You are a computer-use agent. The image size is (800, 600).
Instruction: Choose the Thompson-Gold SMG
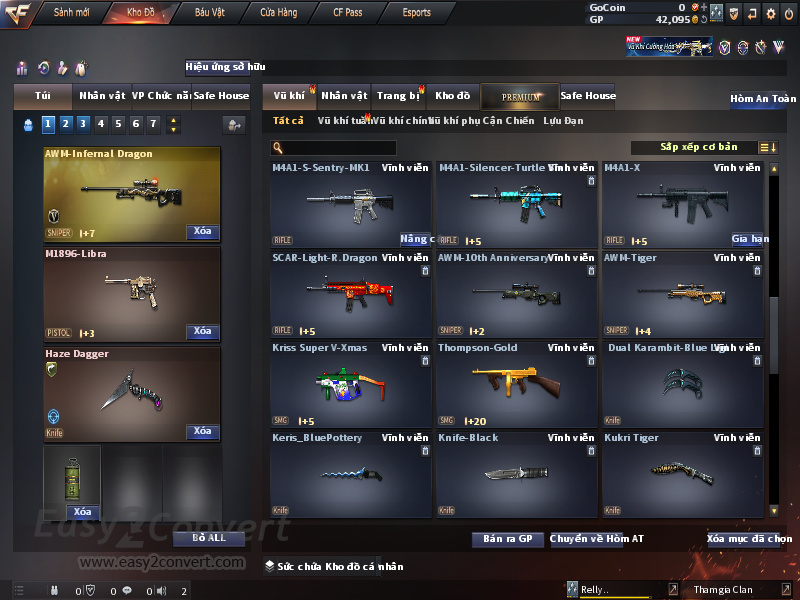517,385
